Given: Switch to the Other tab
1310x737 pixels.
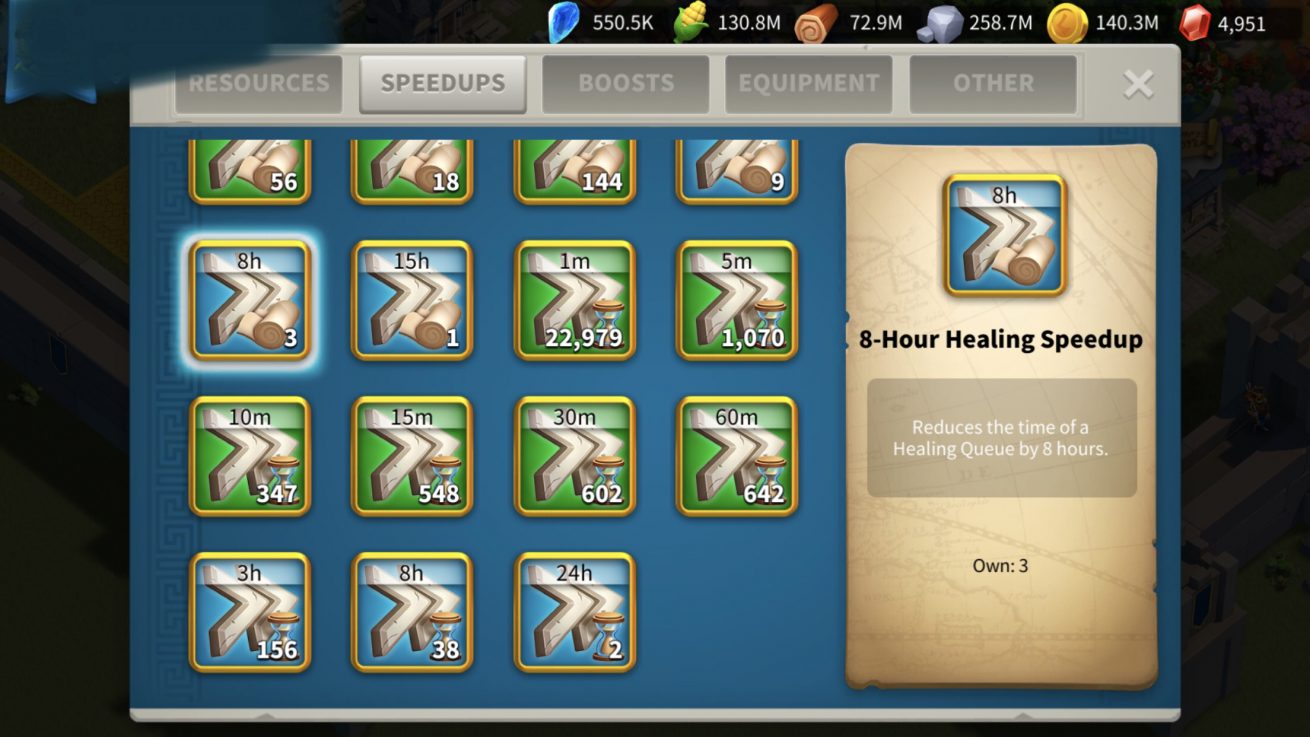Looking at the screenshot, I should point(992,83).
